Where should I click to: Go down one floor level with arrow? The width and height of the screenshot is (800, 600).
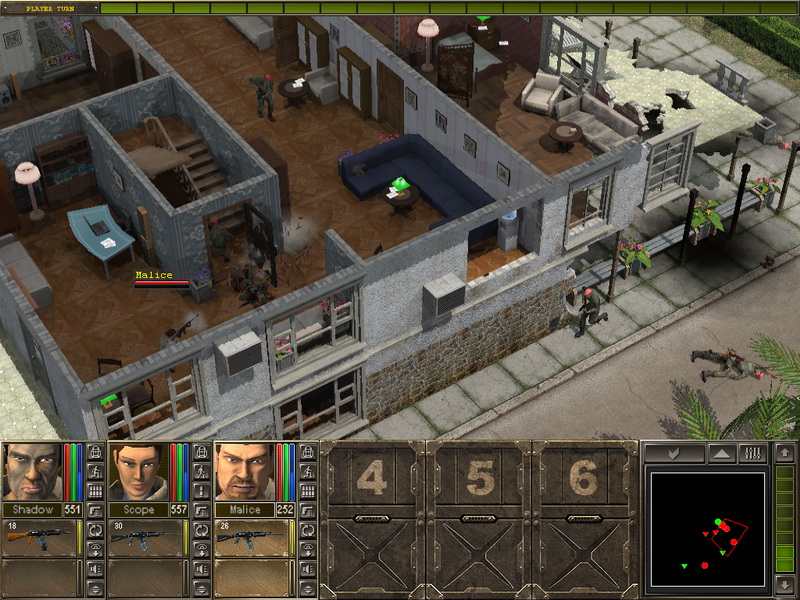784,584
